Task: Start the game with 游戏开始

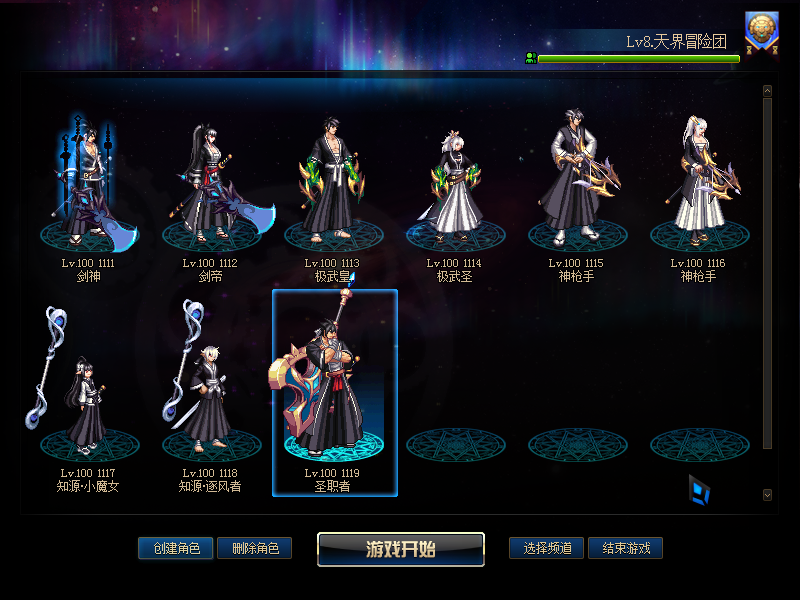Action: [x=401, y=549]
